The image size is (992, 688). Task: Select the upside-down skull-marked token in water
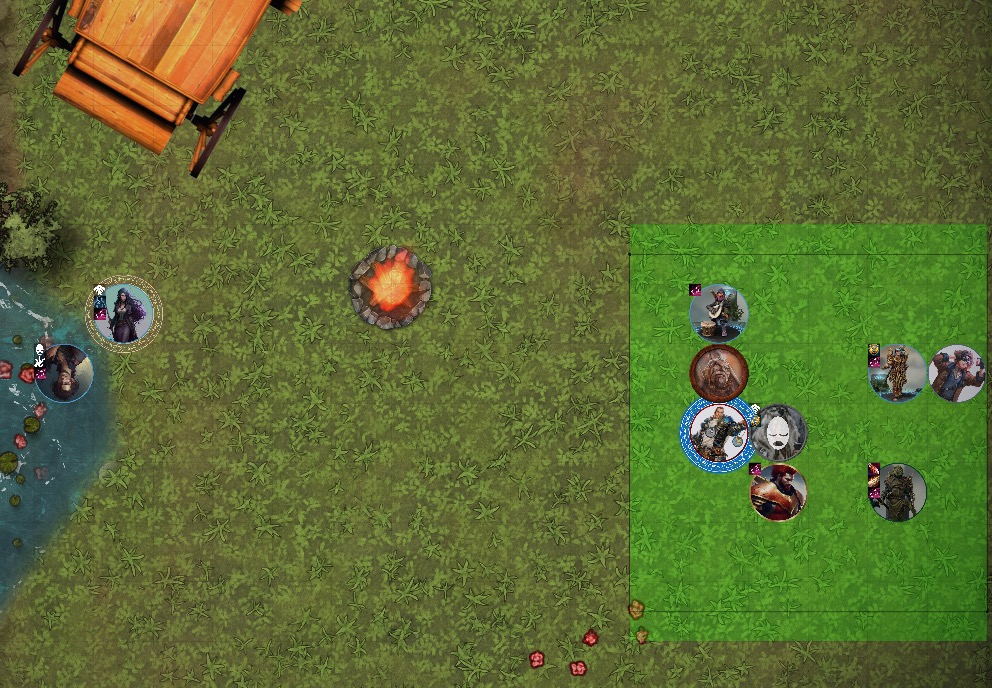tap(64, 373)
